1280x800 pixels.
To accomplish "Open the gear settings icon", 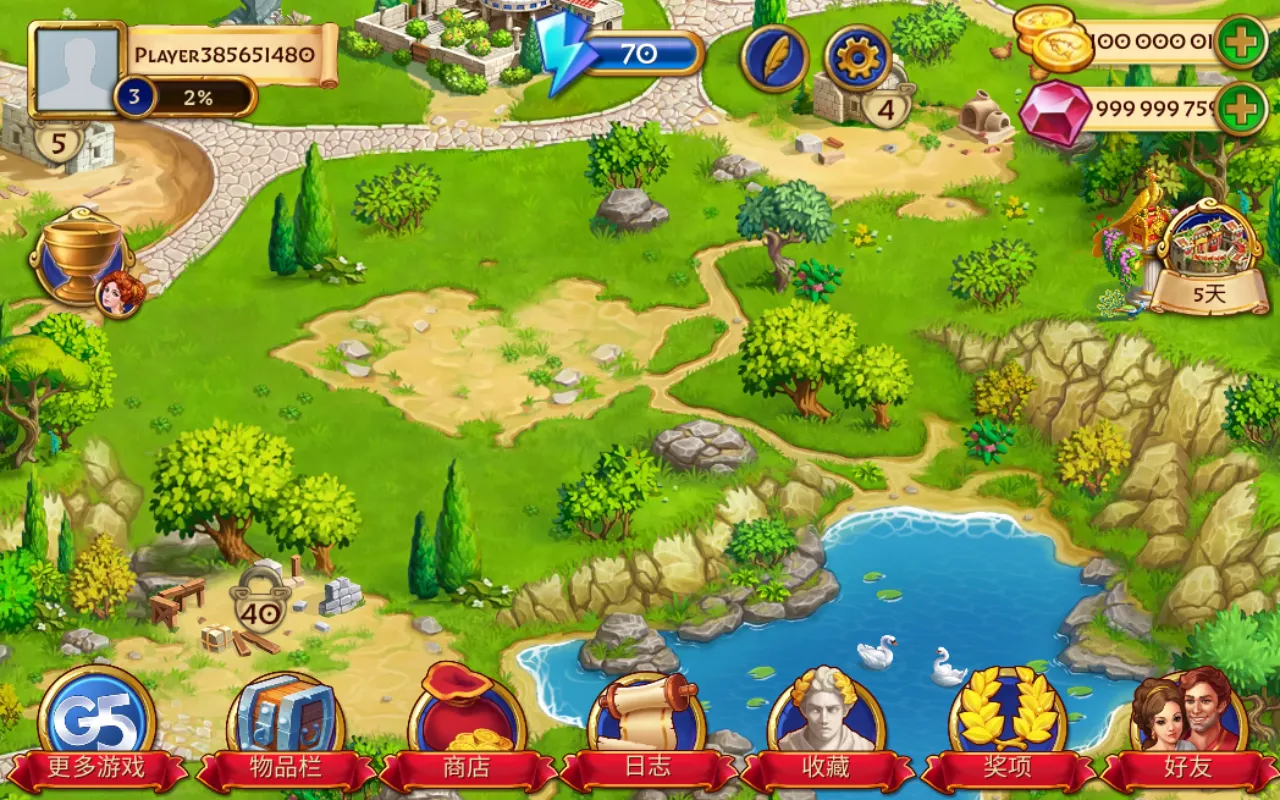I will (x=858, y=59).
